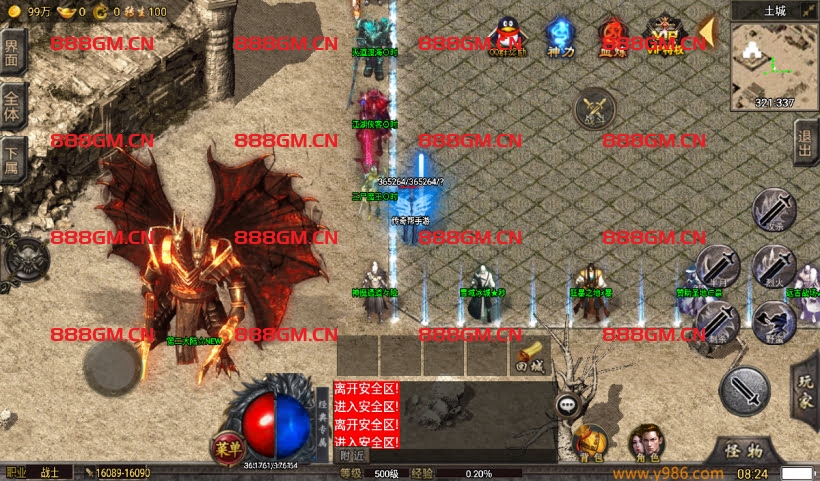Open the penguin QQ group reward icon
The width and height of the screenshot is (820, 481).
pyautogui.click(x=507, y=37)
